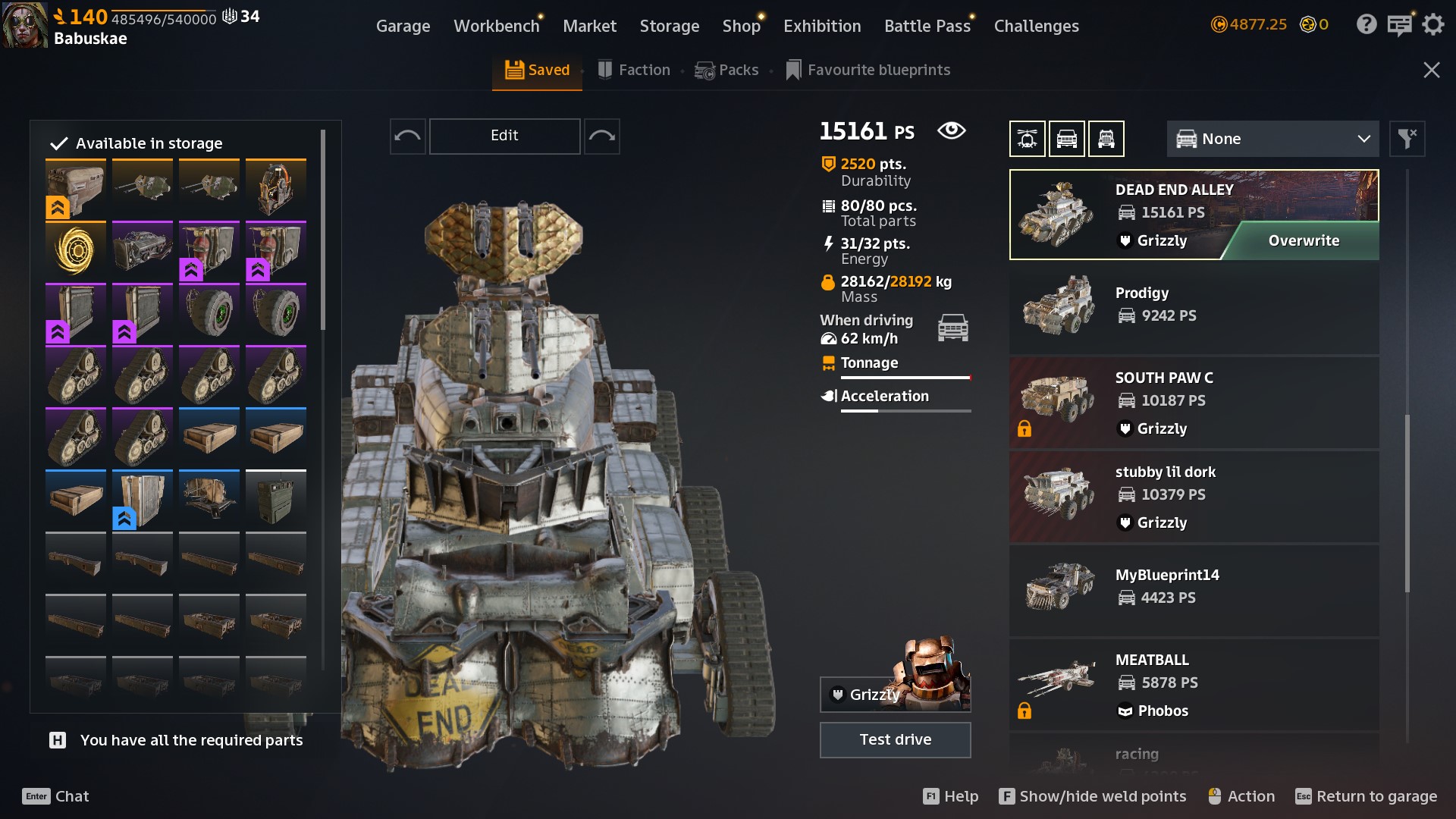Switch to the Faction blueprints tab
The image size is (1456, 819).
tap(634, 70)
